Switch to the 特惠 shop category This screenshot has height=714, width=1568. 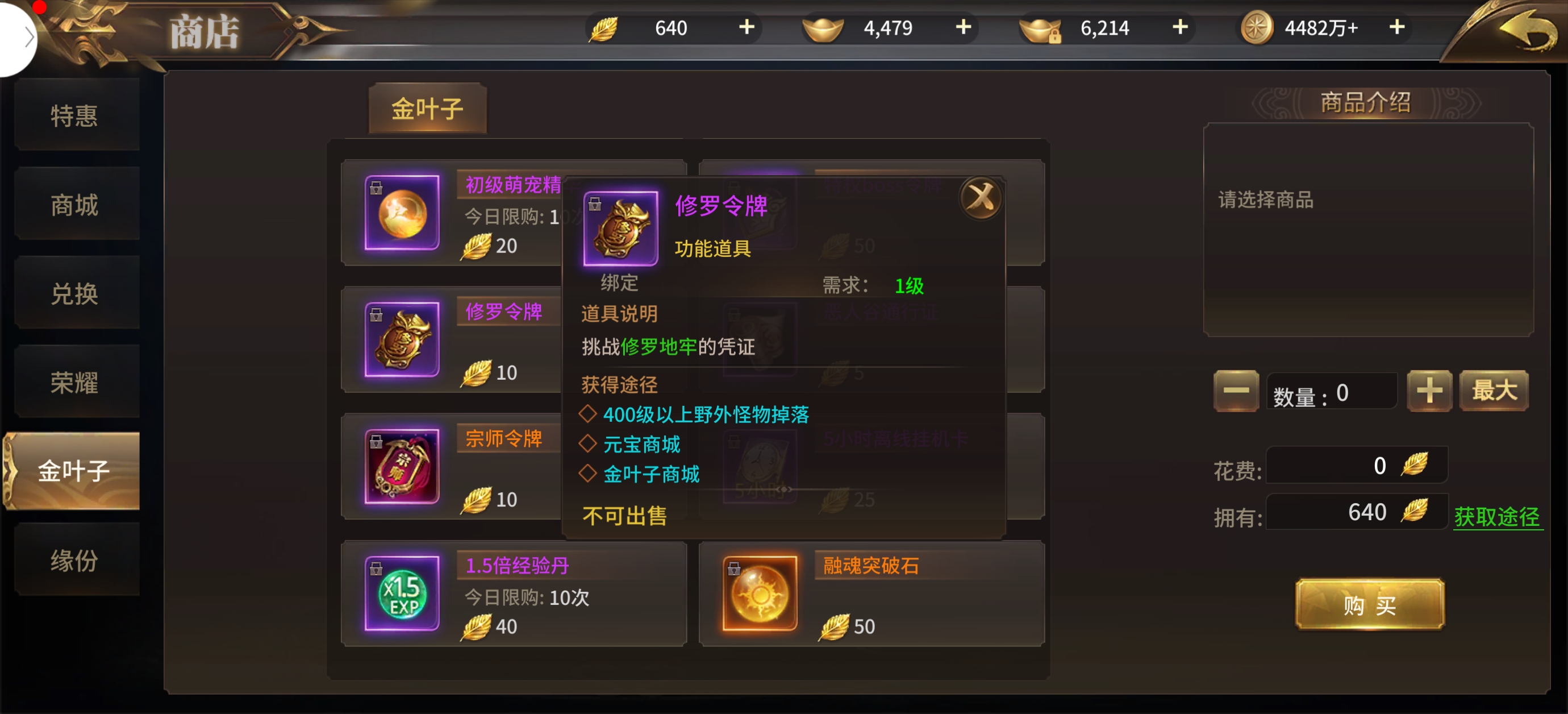(x=74, y=115)
